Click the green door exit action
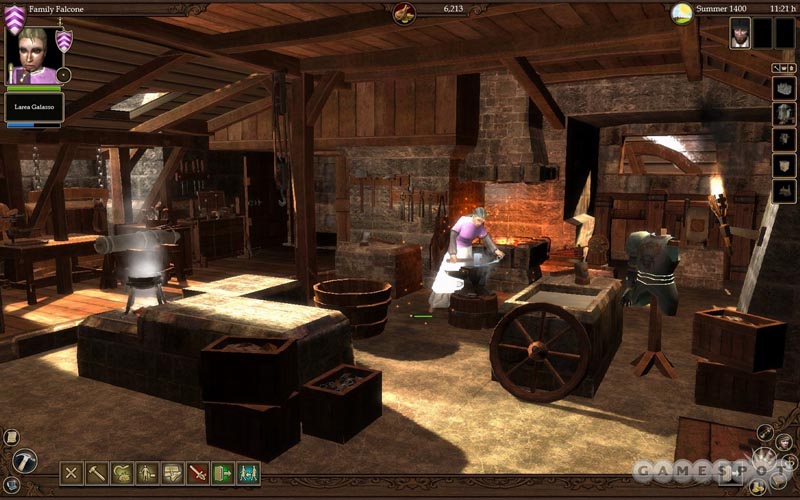This screenshot has height=500, width=800. pos(223,472)
